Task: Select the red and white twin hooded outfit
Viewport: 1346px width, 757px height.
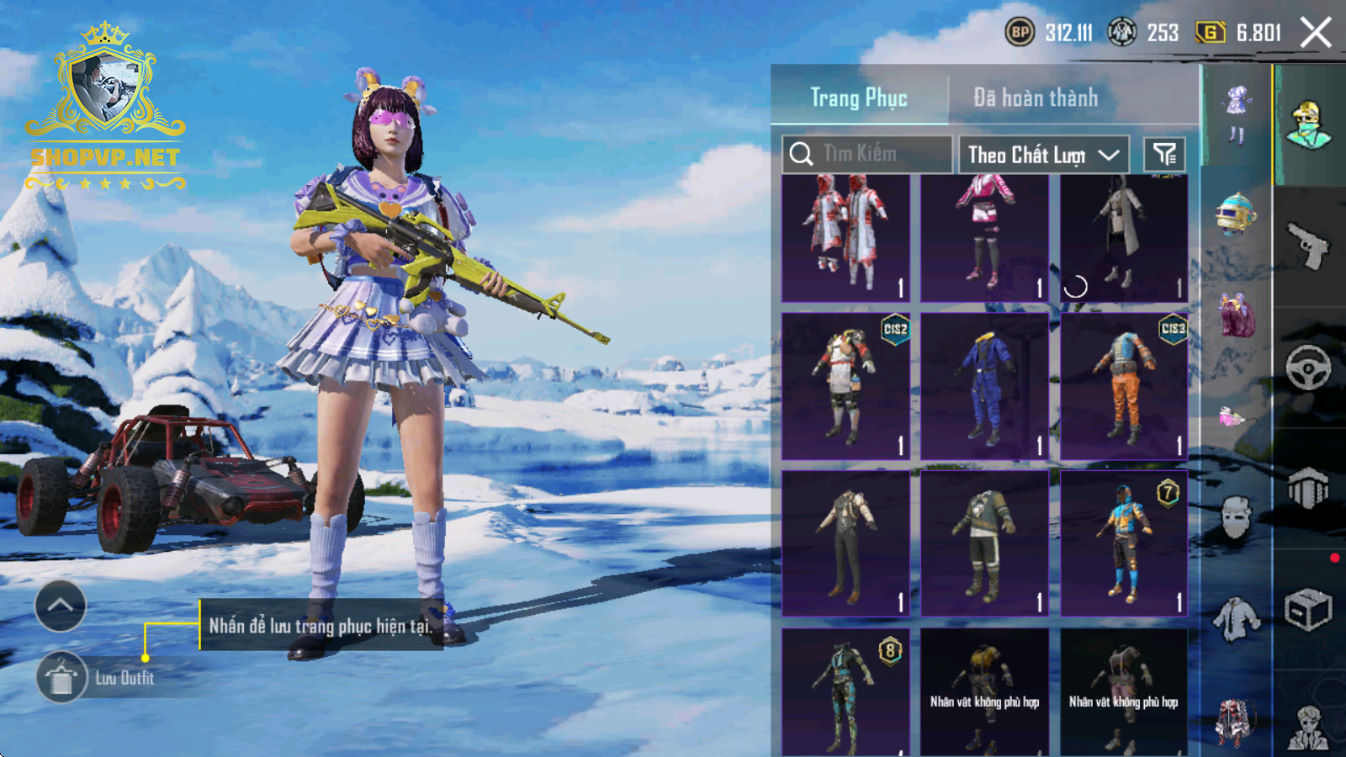Action: 846,238
